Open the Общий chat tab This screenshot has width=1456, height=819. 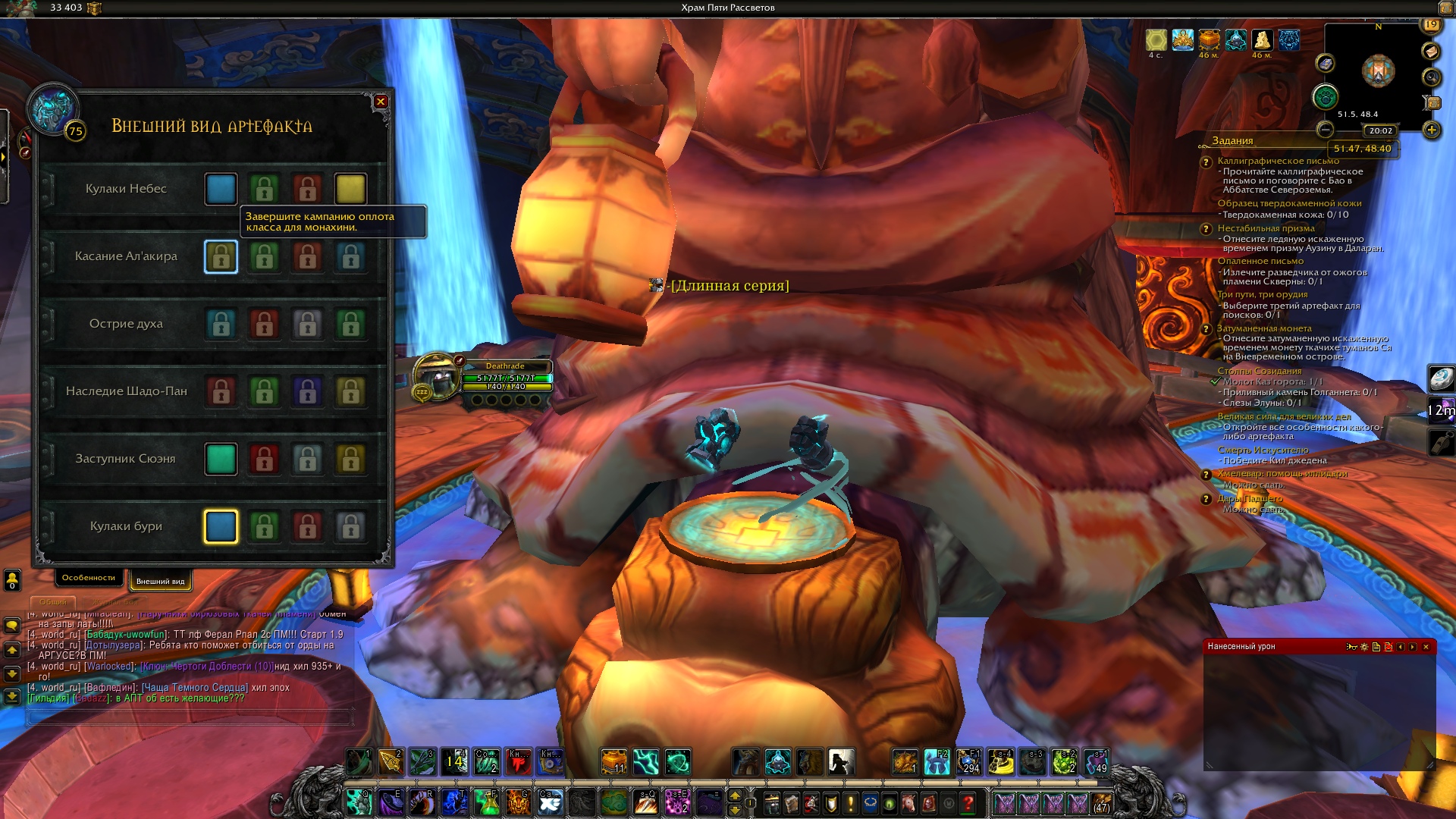click(x=53, y=602)
